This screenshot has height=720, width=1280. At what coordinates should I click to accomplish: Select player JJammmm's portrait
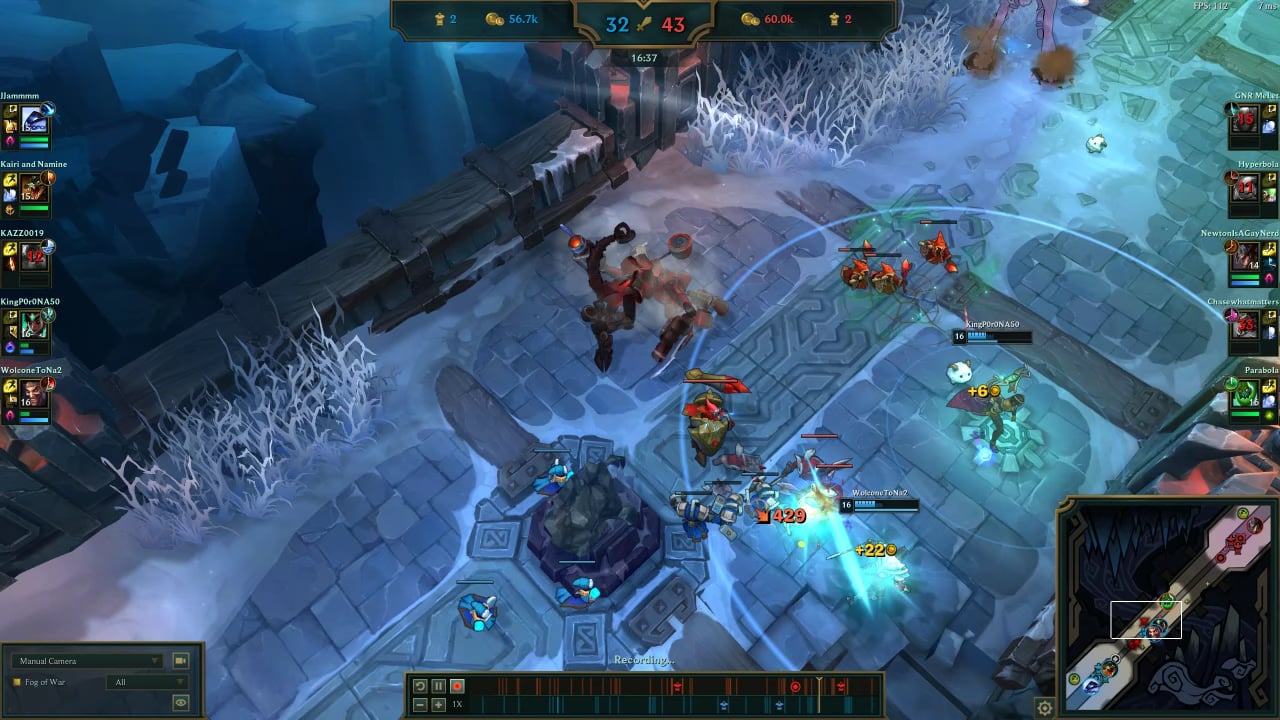pyautogui.click(x=35, y=121)
